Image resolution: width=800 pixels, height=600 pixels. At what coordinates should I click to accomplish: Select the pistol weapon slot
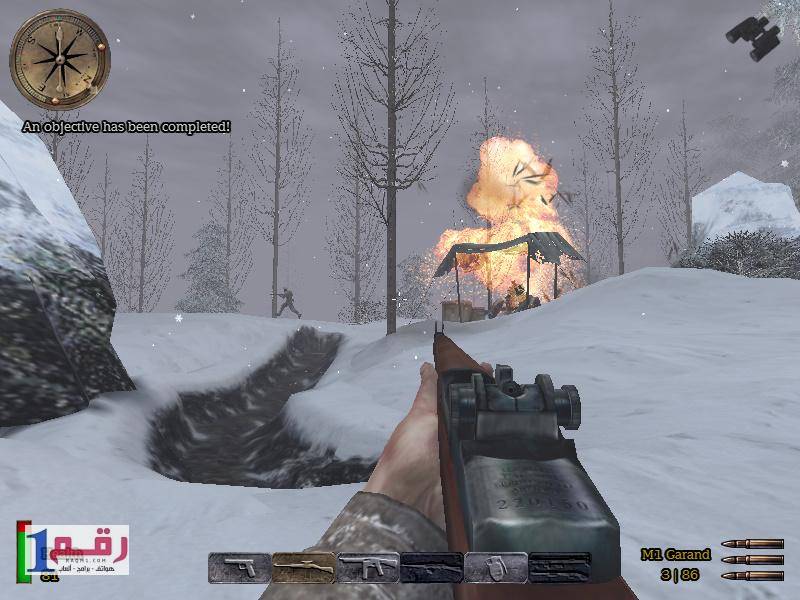click(239, 568)
